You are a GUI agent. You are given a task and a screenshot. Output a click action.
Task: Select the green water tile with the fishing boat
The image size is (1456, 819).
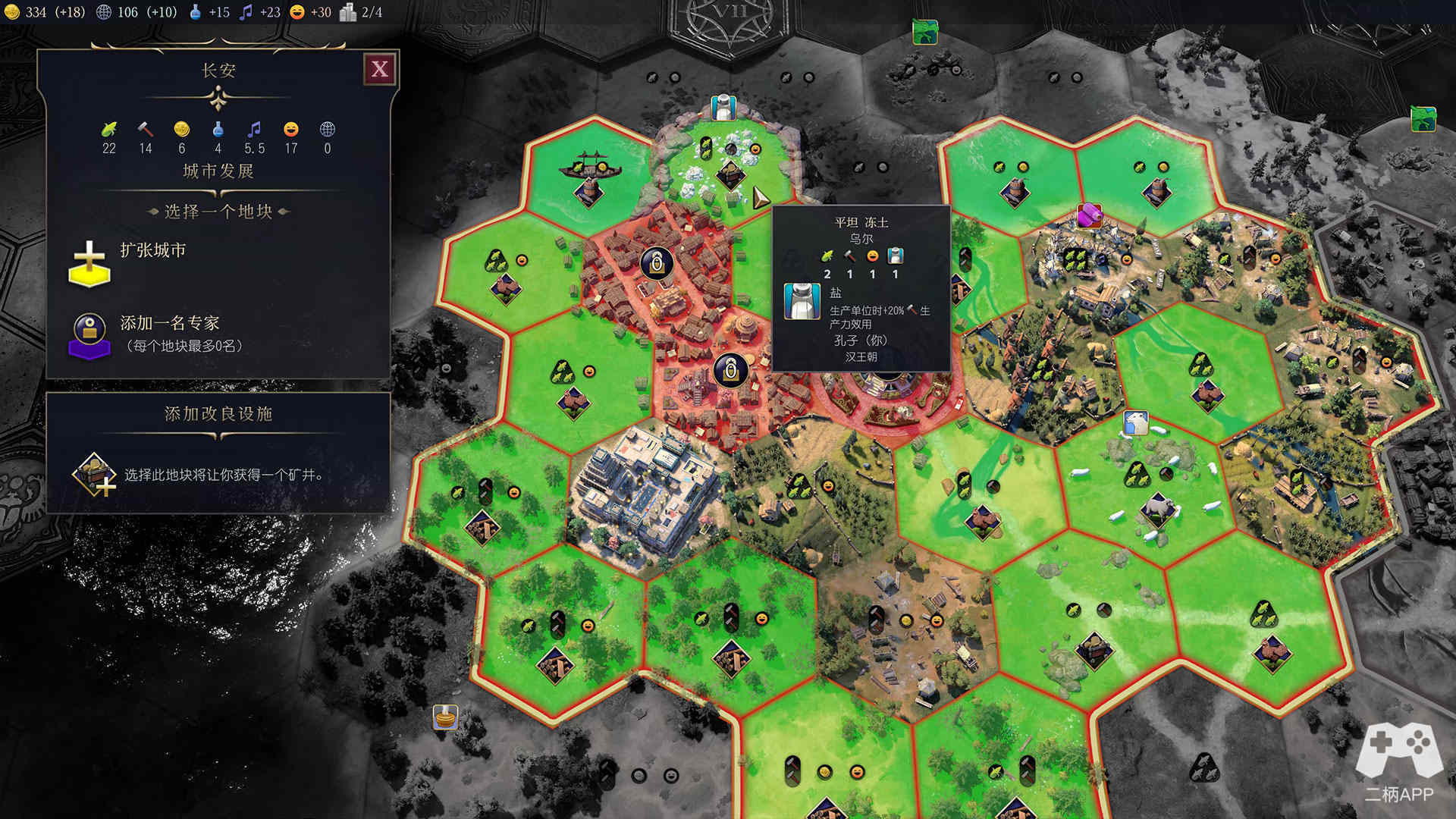pyautogui.click(x=588, y=174)
